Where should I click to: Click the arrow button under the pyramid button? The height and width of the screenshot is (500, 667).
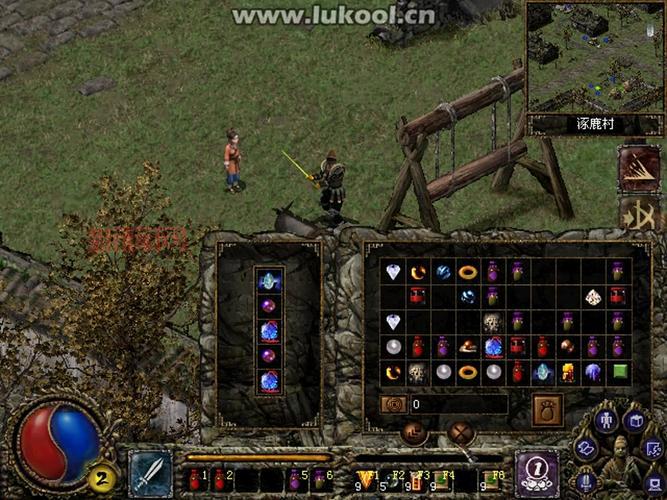point(637,213)
